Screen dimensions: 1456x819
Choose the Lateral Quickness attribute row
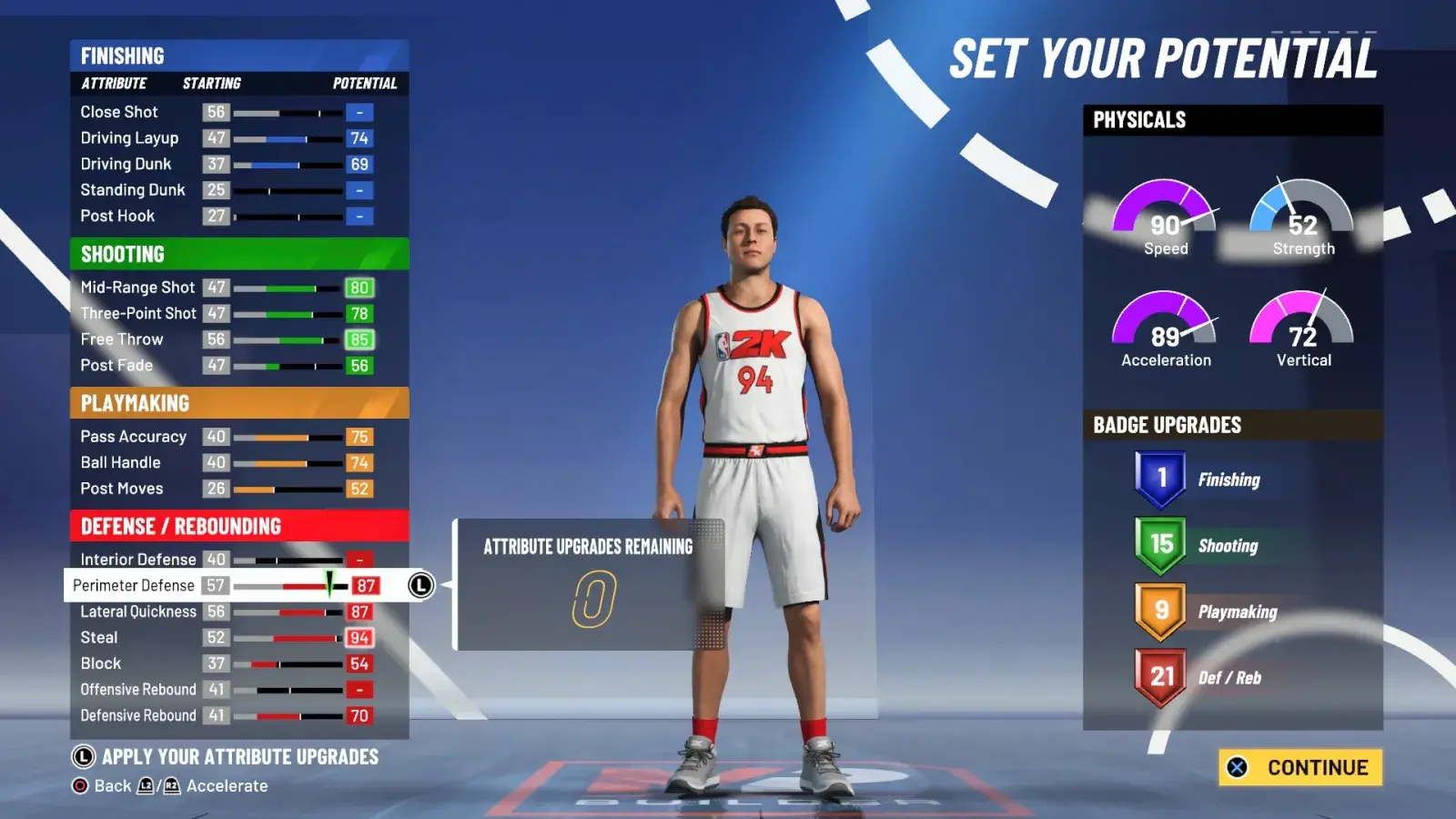[227, 612]
